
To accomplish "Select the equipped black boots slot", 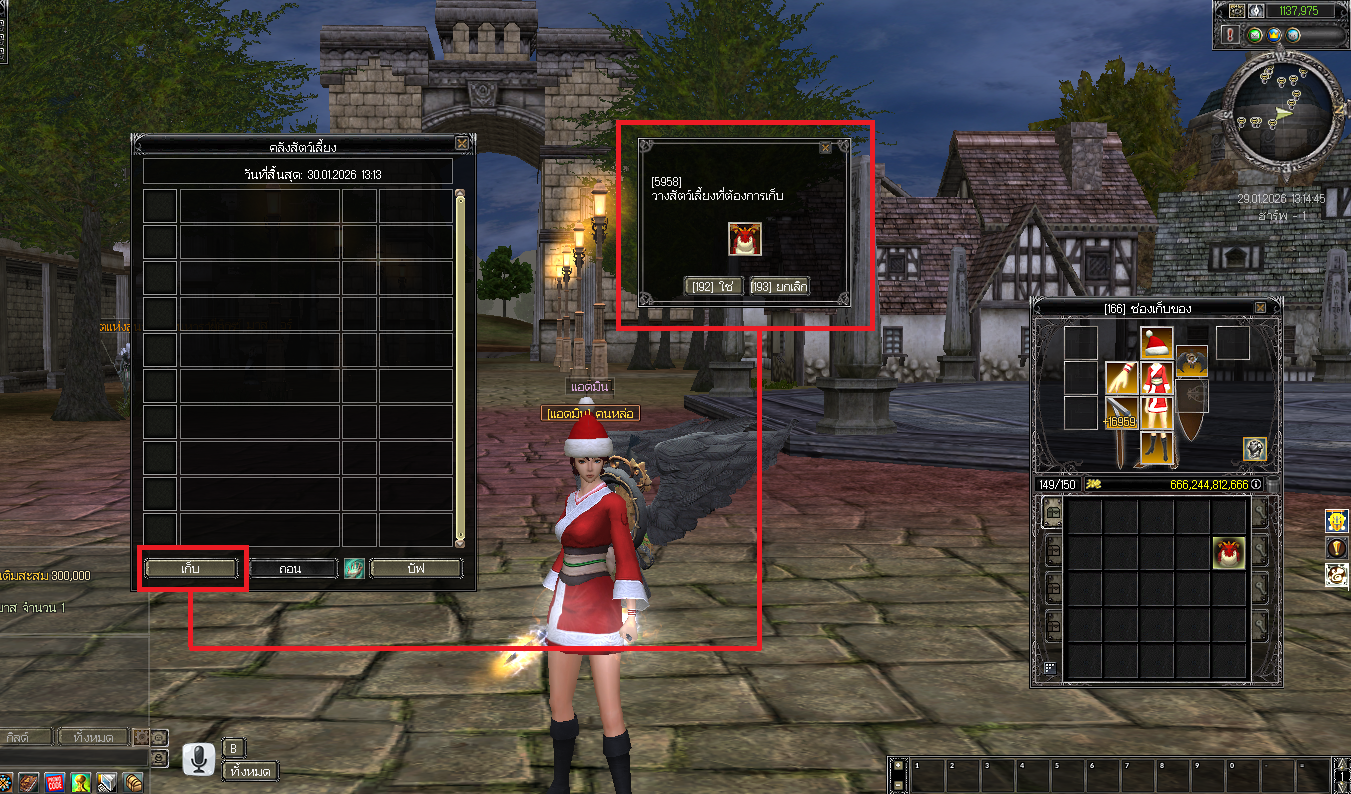I will click(x=1157, y=447).
